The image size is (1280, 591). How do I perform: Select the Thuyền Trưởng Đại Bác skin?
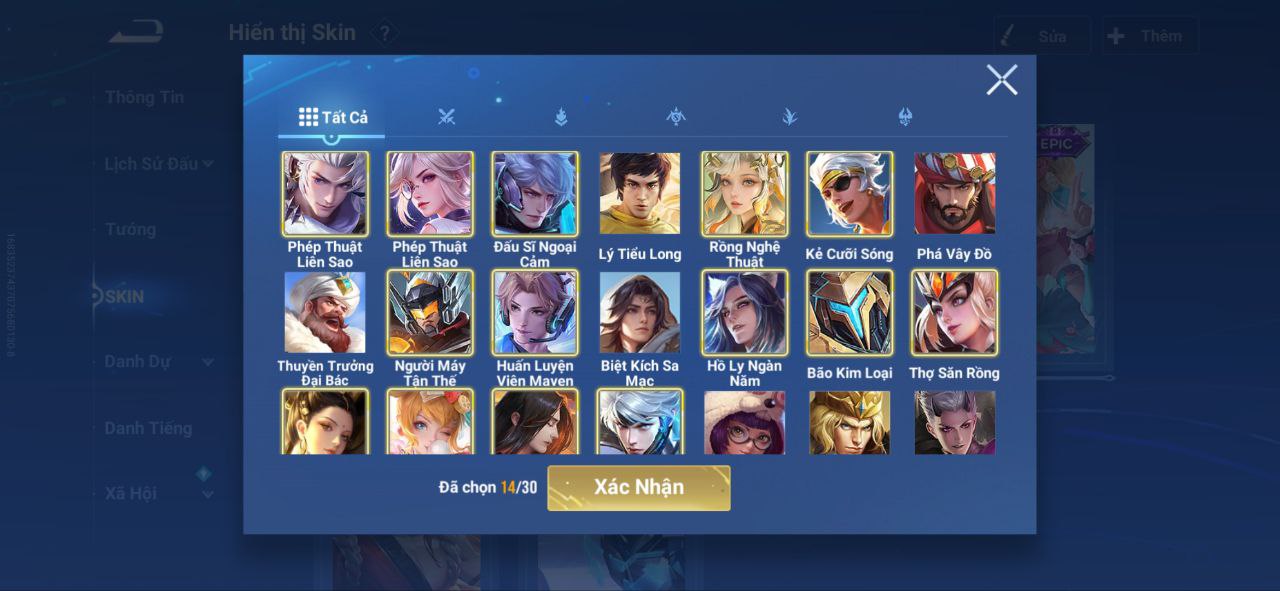click(x=325, y=313)
